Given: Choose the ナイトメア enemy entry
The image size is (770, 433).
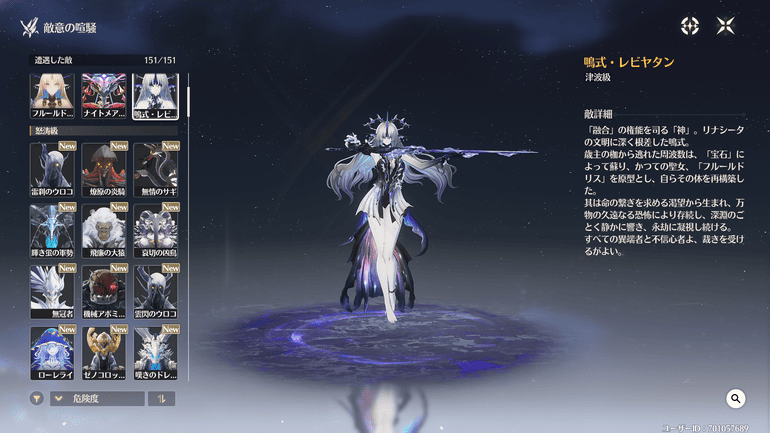Looking at the screenshot, I should pos(103,93).
